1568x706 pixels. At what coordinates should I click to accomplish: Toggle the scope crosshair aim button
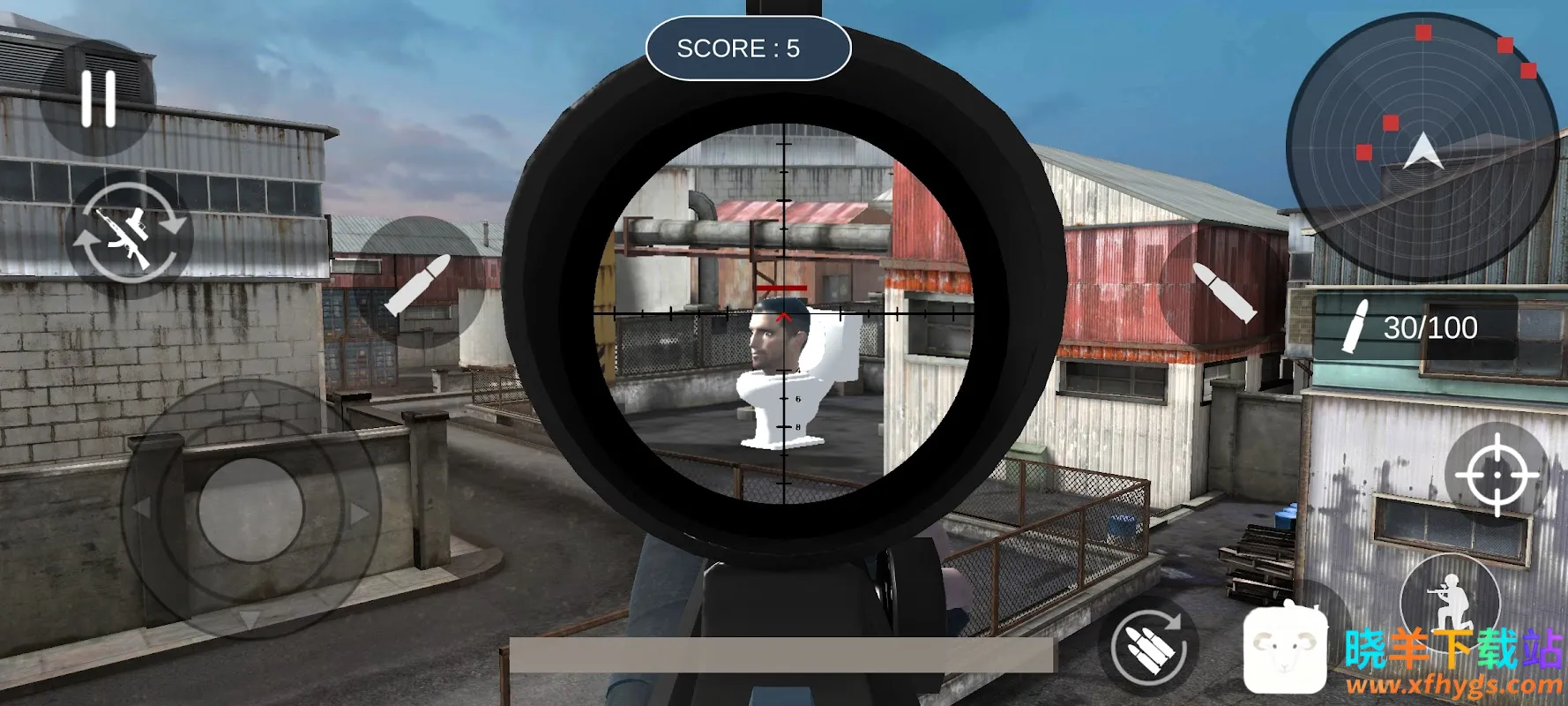click(1497, 475)
